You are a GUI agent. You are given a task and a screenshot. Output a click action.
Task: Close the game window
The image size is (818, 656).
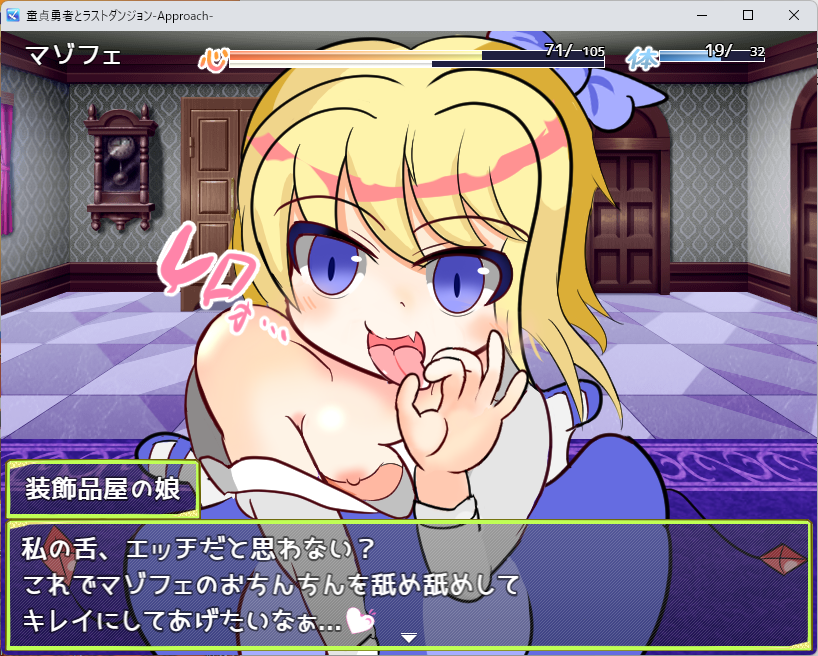pyautogui.click(x=794, y=16)
